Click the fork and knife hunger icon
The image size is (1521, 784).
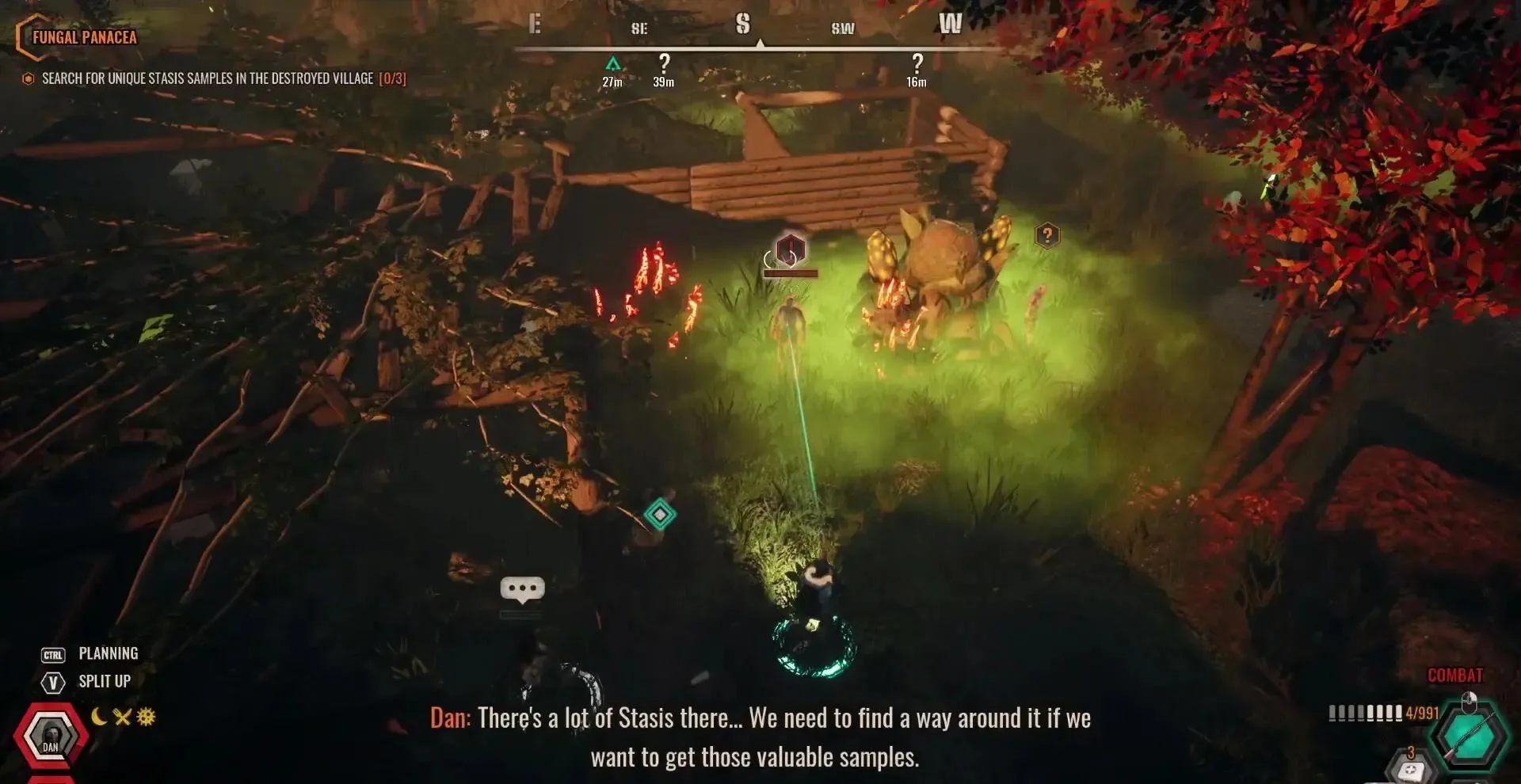click(122, 717)
